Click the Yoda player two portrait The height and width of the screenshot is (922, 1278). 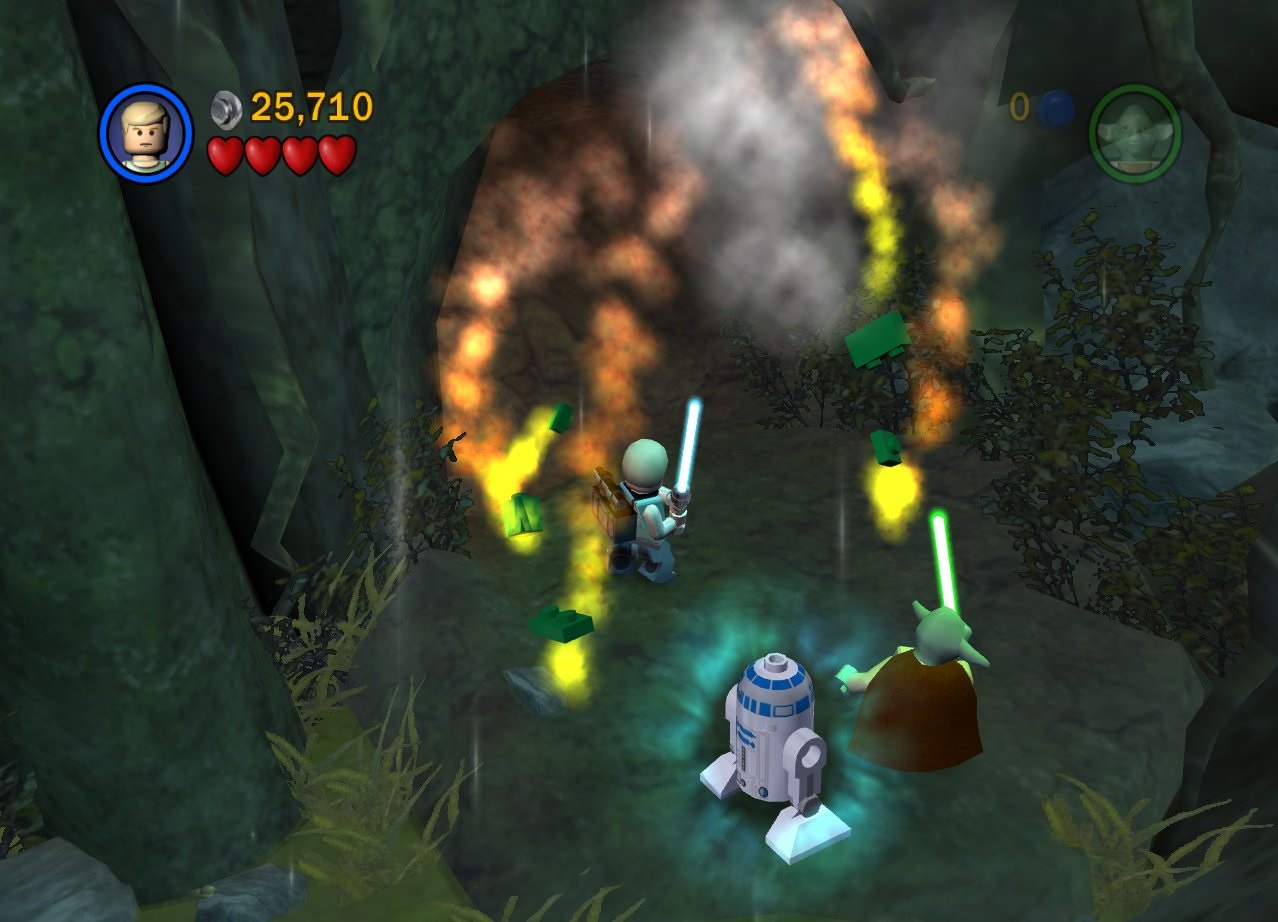pos(1135,133)
